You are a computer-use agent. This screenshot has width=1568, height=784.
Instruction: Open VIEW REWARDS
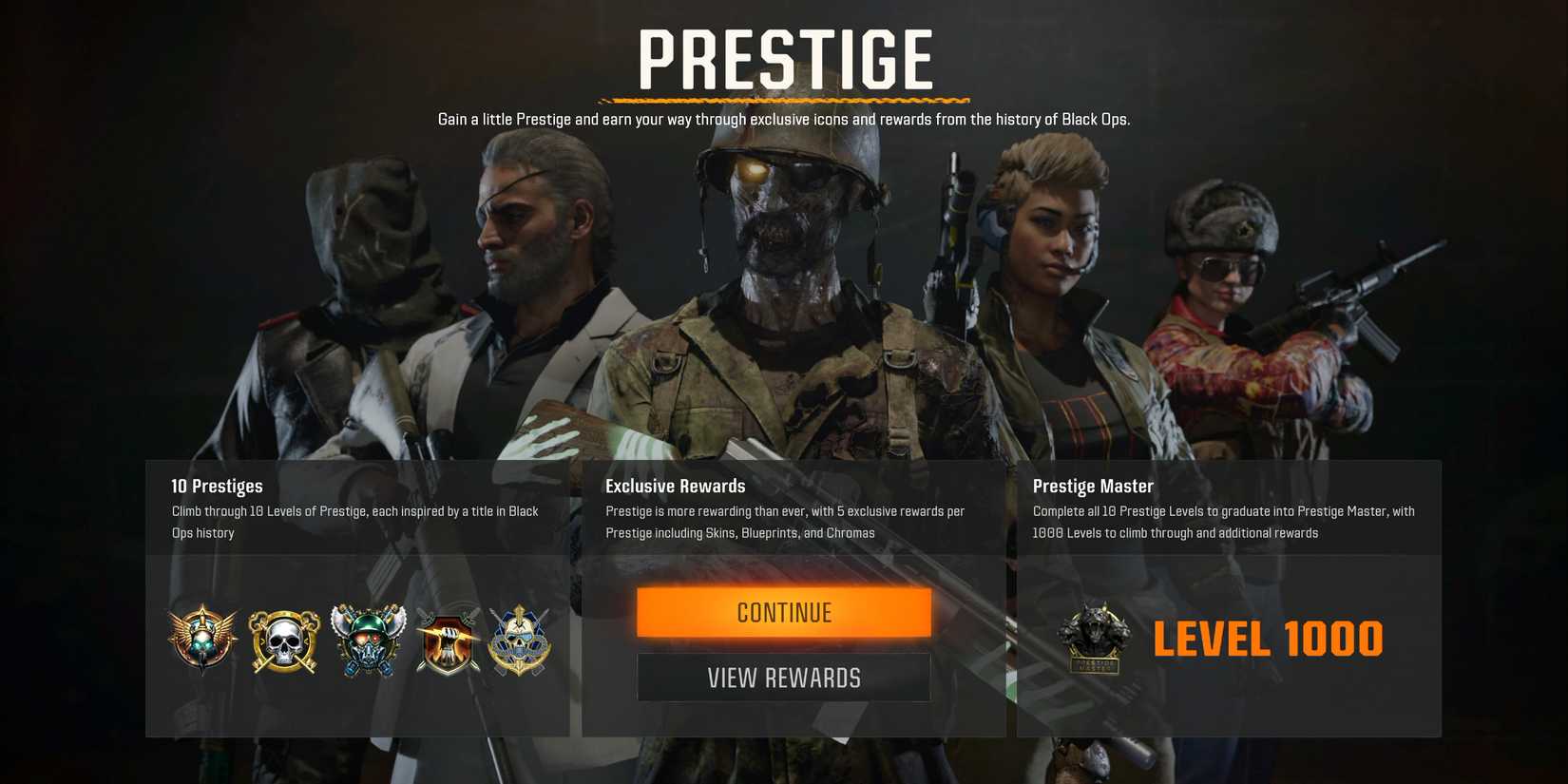[x=783, y=677]
